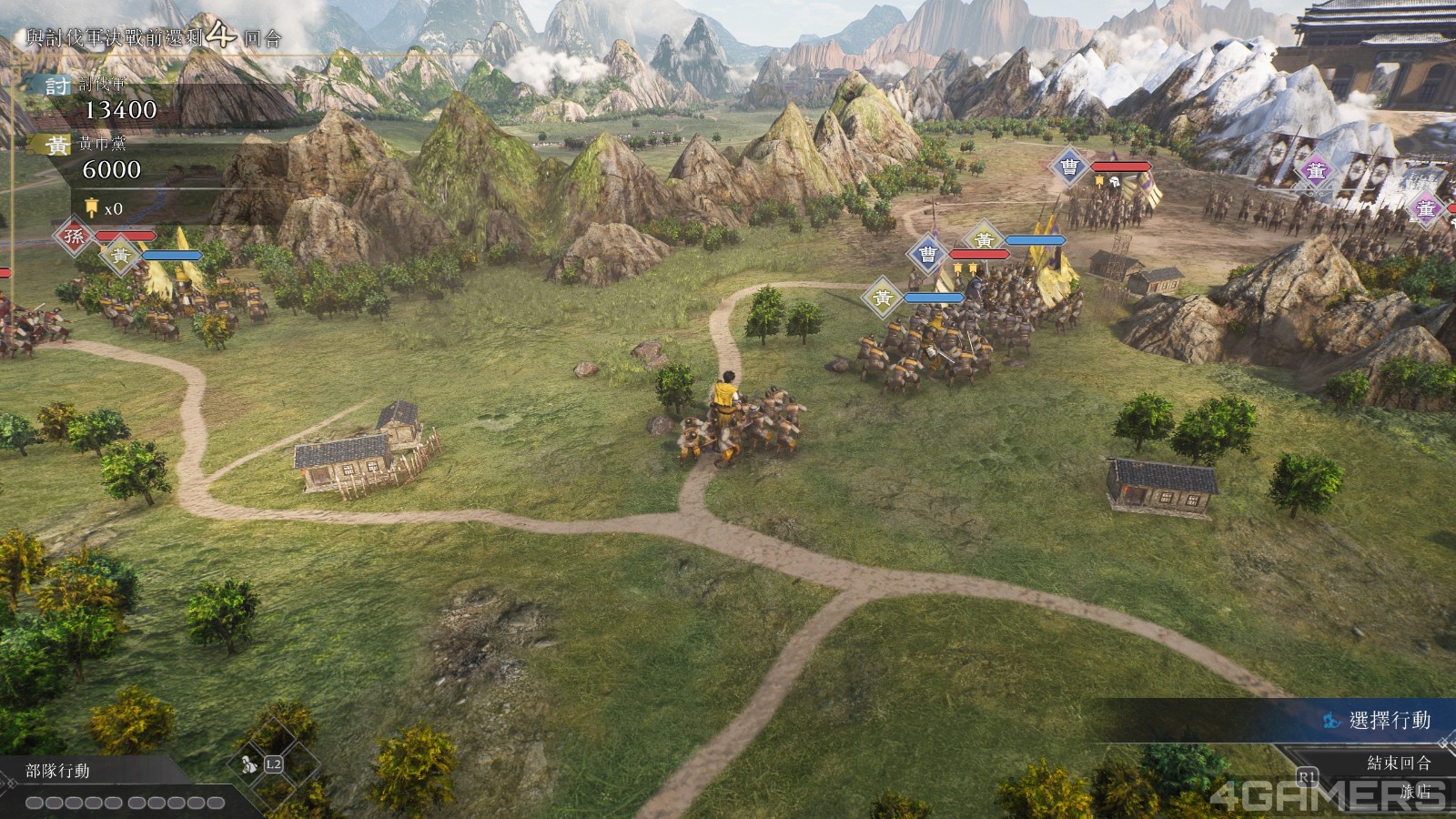This screenshot has width=1456, height=819.
Task: Choose the 選擇行動 option
Action: [x=1389, y=721]
